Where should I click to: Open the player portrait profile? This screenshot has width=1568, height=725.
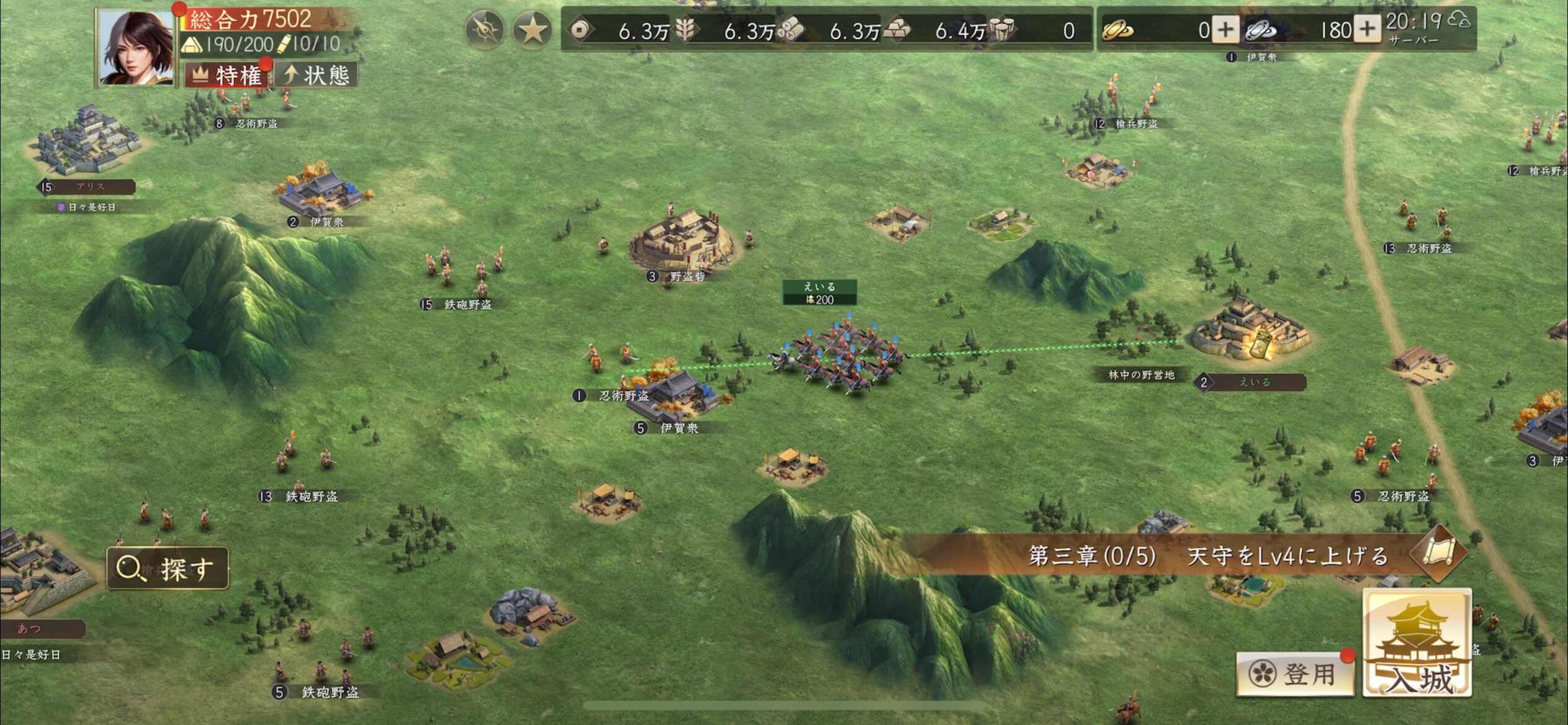point(136,48)
